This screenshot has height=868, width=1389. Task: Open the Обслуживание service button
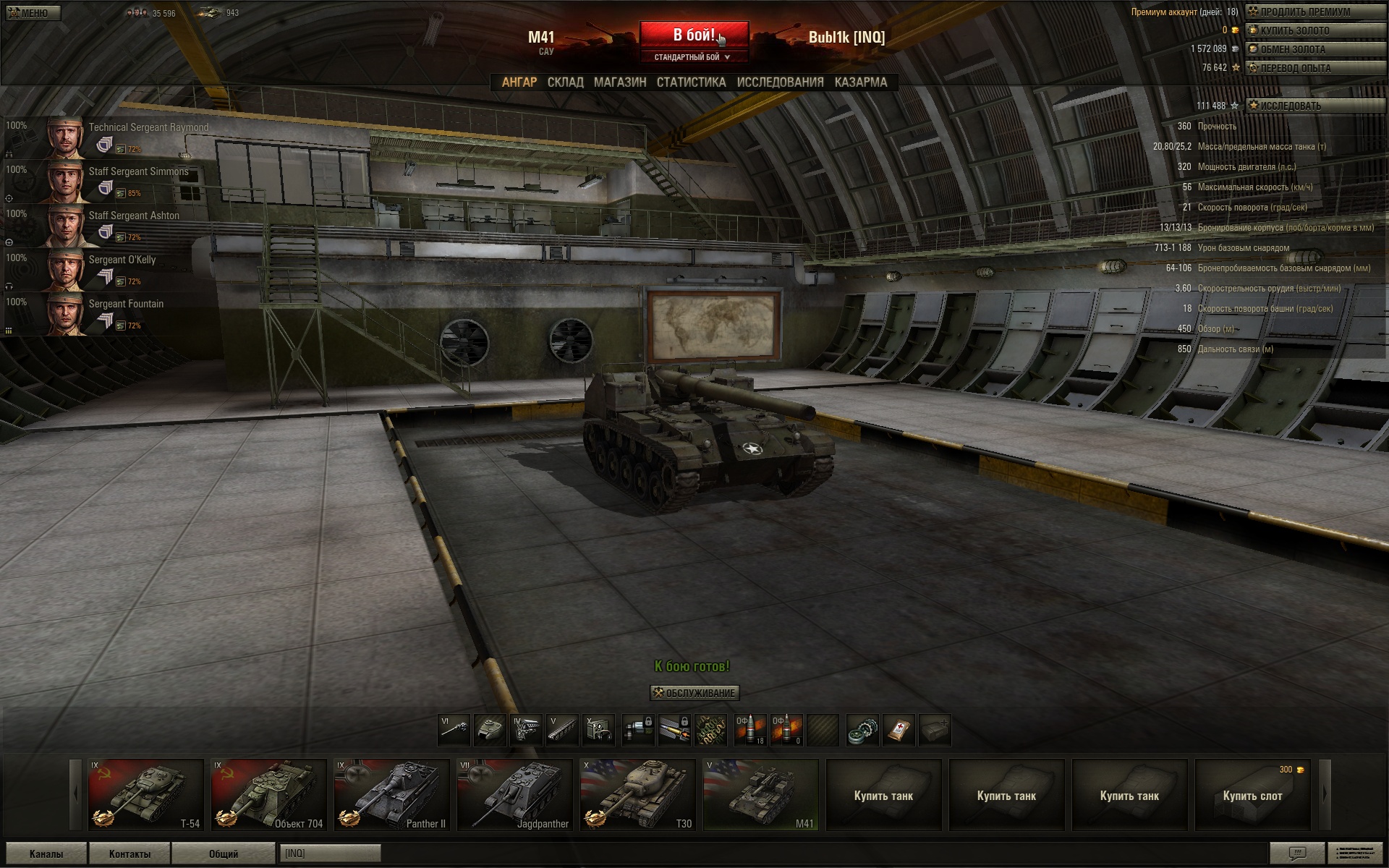click(x=694, y=693)
